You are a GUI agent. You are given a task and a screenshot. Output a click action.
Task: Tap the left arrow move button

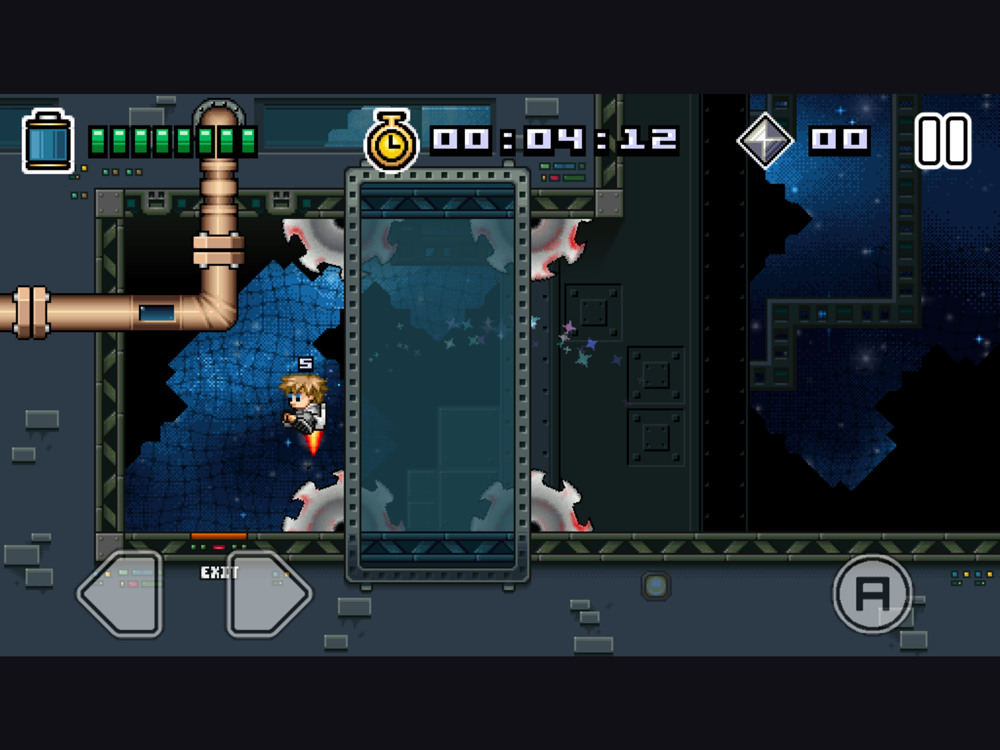121,594
